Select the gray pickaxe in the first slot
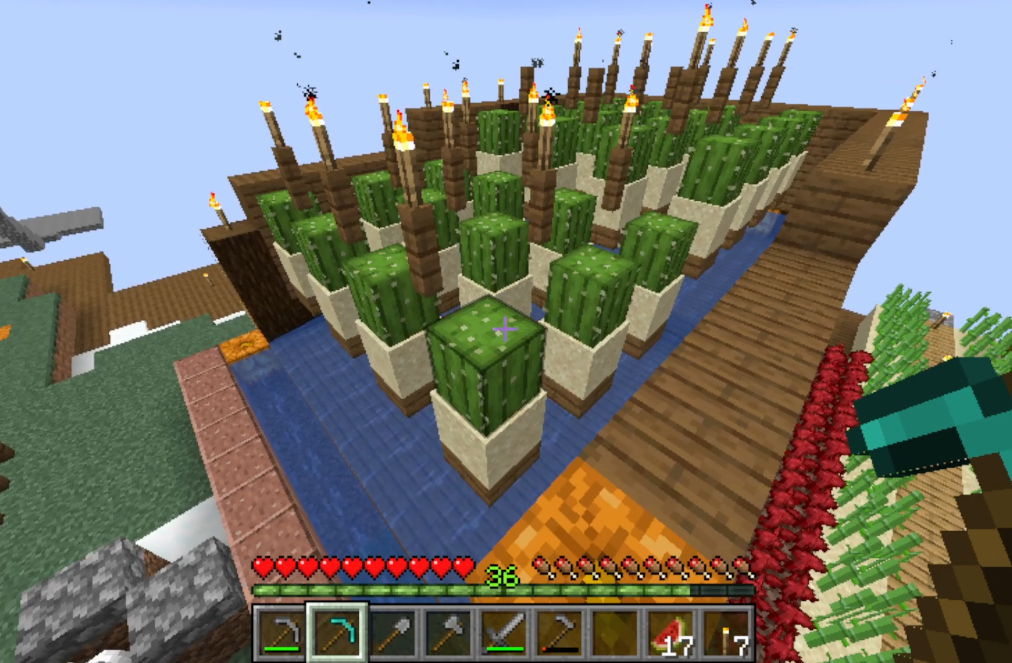1012x663 pixels. [x=279, y=632]
